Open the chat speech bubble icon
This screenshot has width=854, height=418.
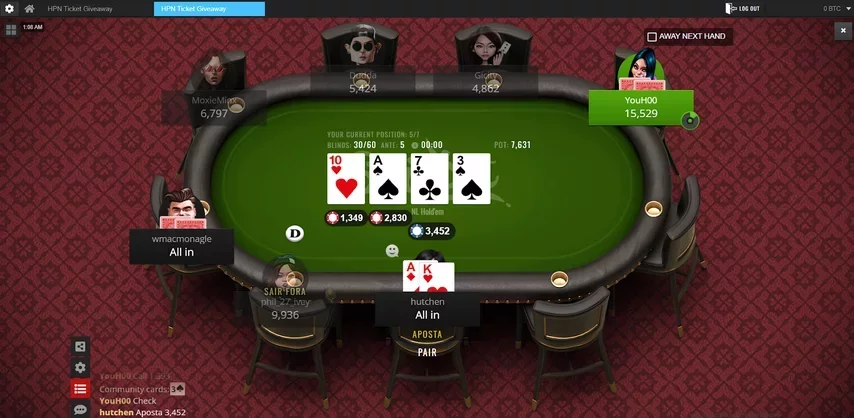(x=80, y=410)
